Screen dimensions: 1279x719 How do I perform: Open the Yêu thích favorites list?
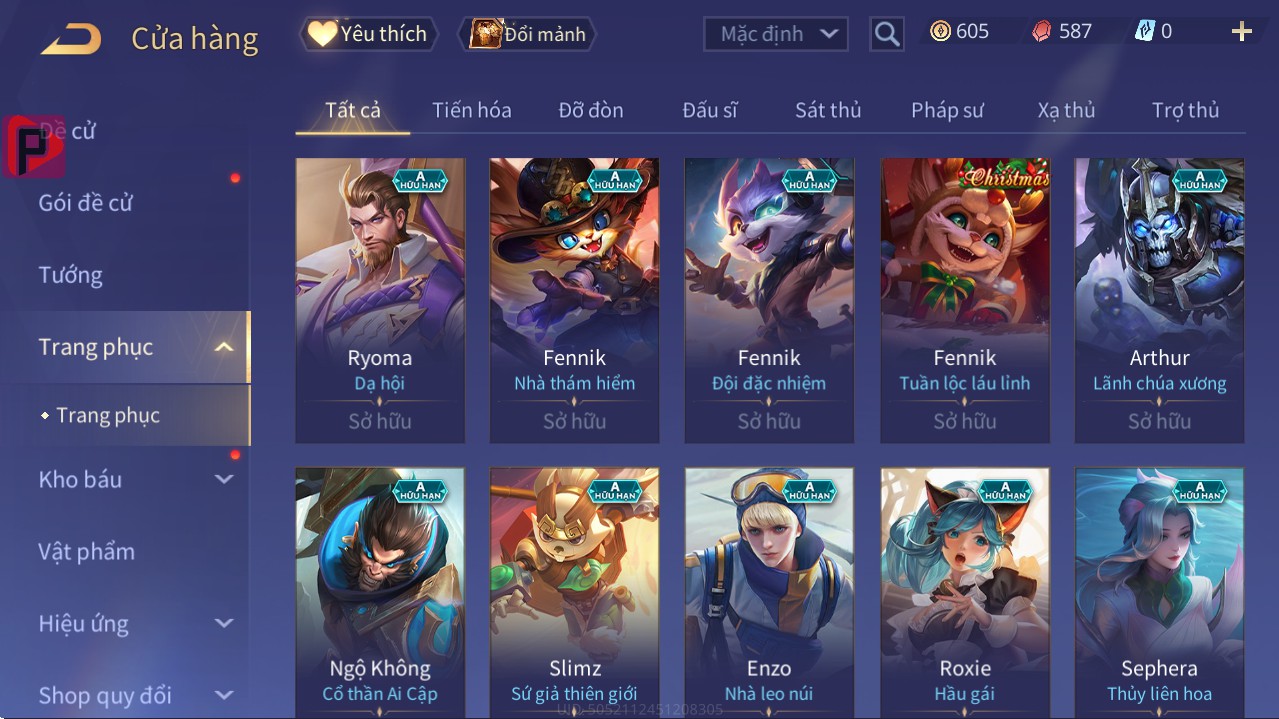pos(369,34)
